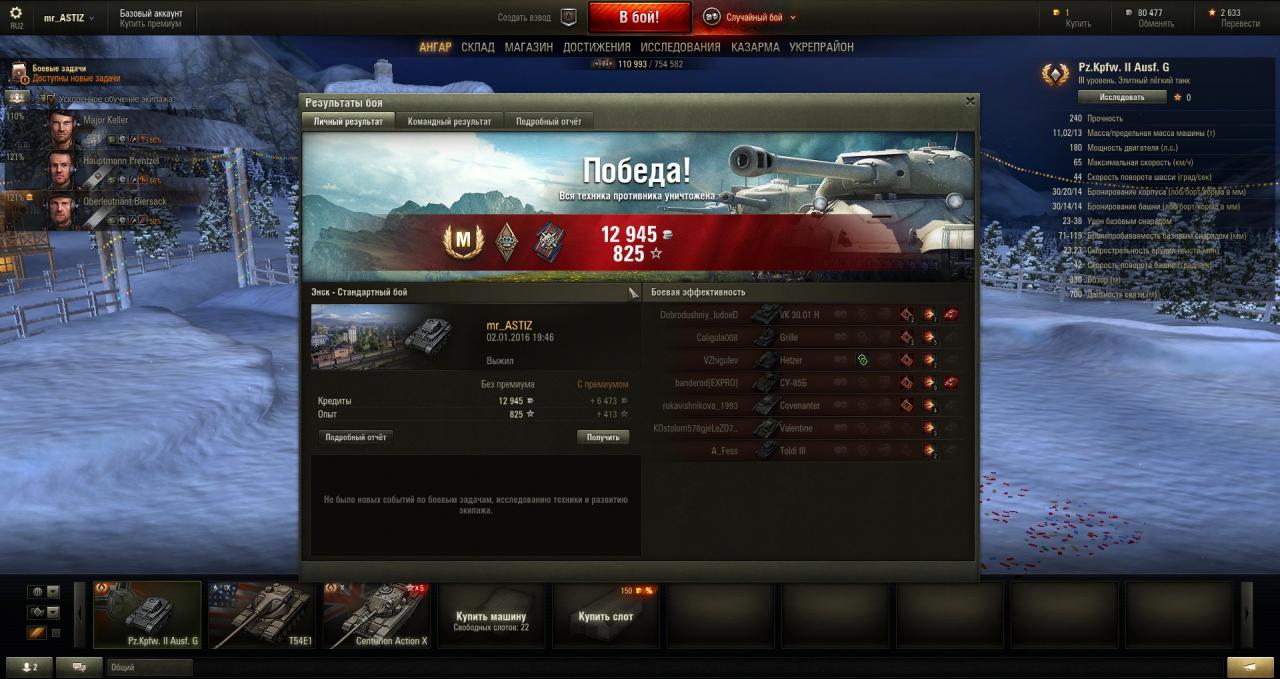
Task: Open the ИССЛЕДОВАНИЯ tech tree menu
Action: click(x=680, y=47)
